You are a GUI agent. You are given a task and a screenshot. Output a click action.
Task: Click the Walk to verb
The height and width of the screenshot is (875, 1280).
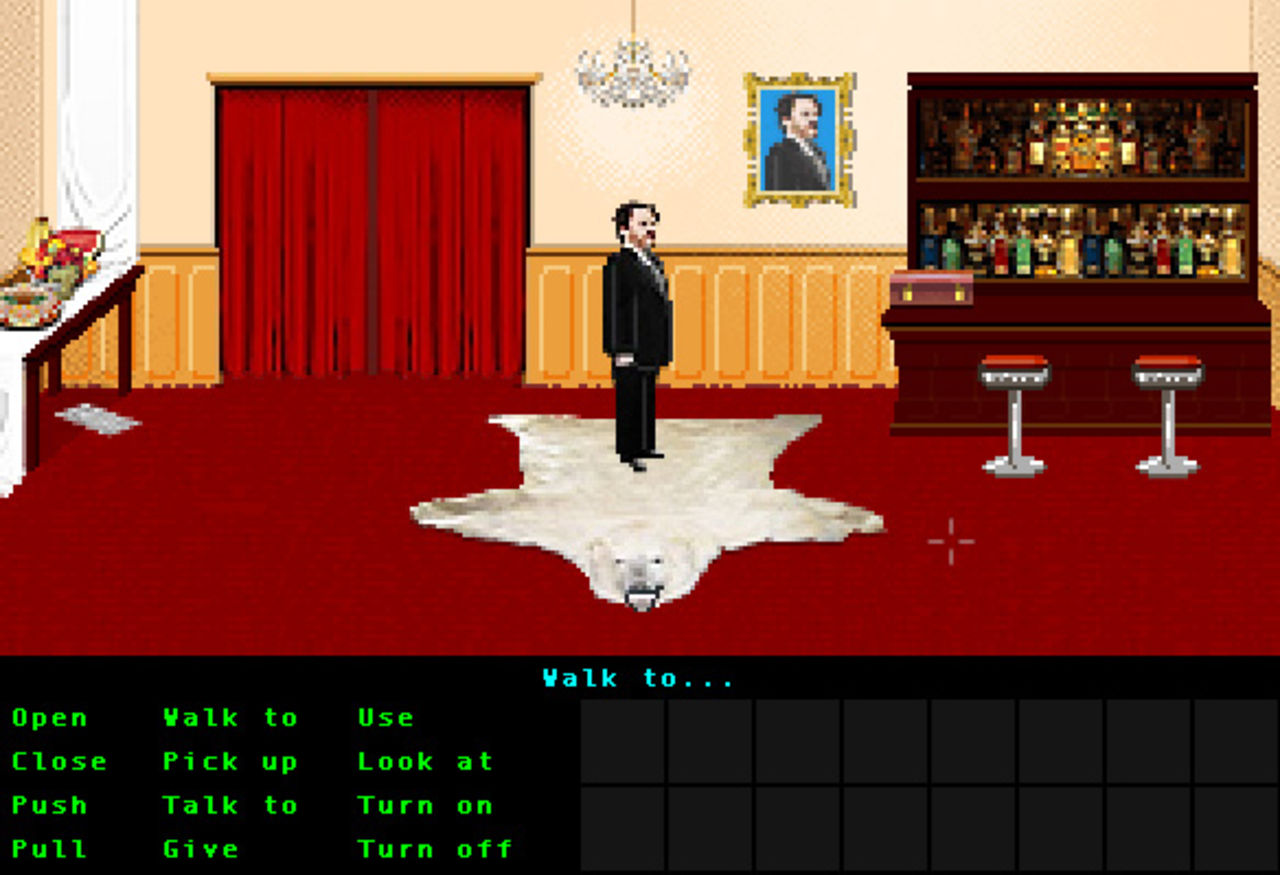[x=230, y=718]
